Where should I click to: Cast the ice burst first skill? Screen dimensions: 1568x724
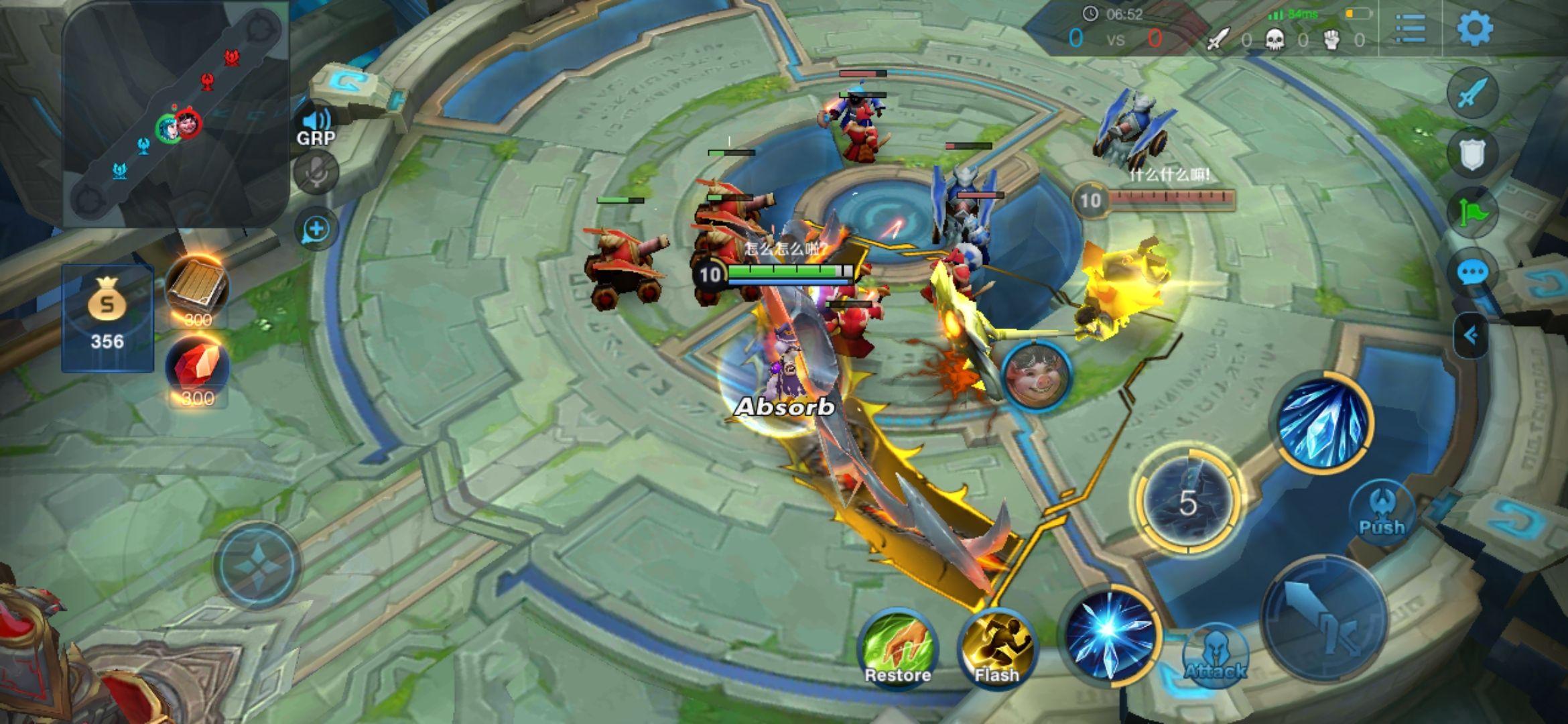1110,633
